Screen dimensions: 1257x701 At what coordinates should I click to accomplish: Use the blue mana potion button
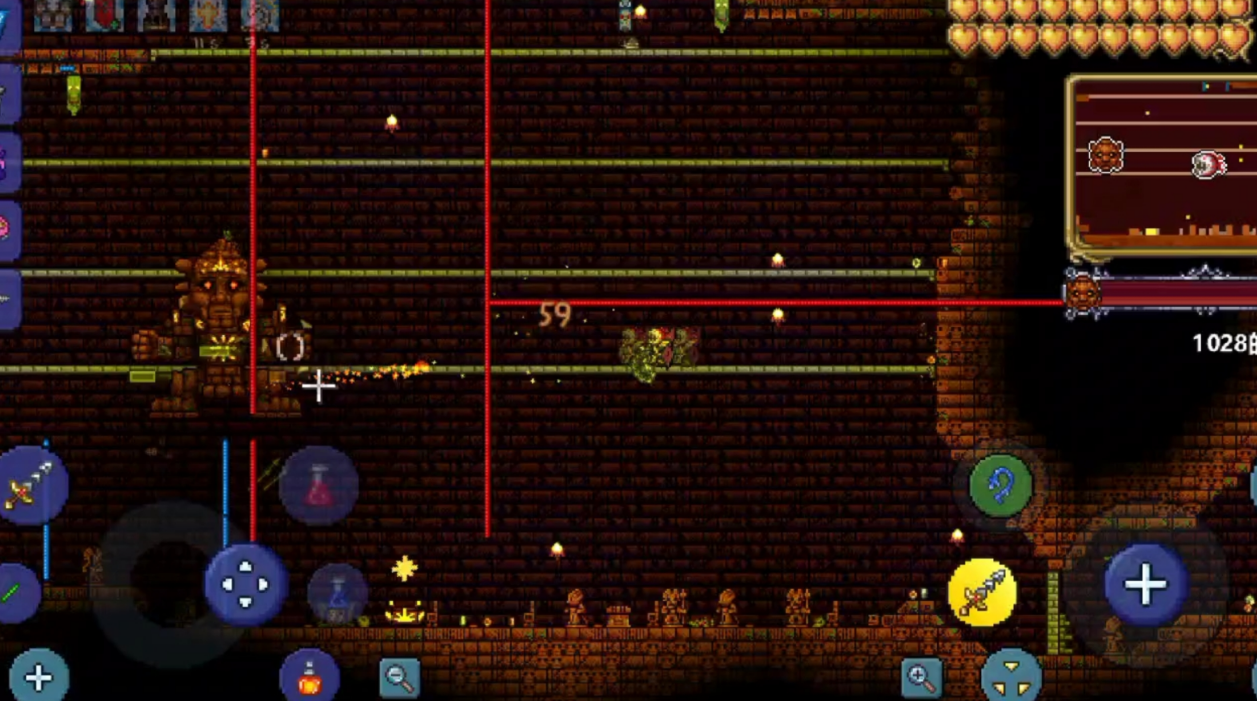coord(337,594)
